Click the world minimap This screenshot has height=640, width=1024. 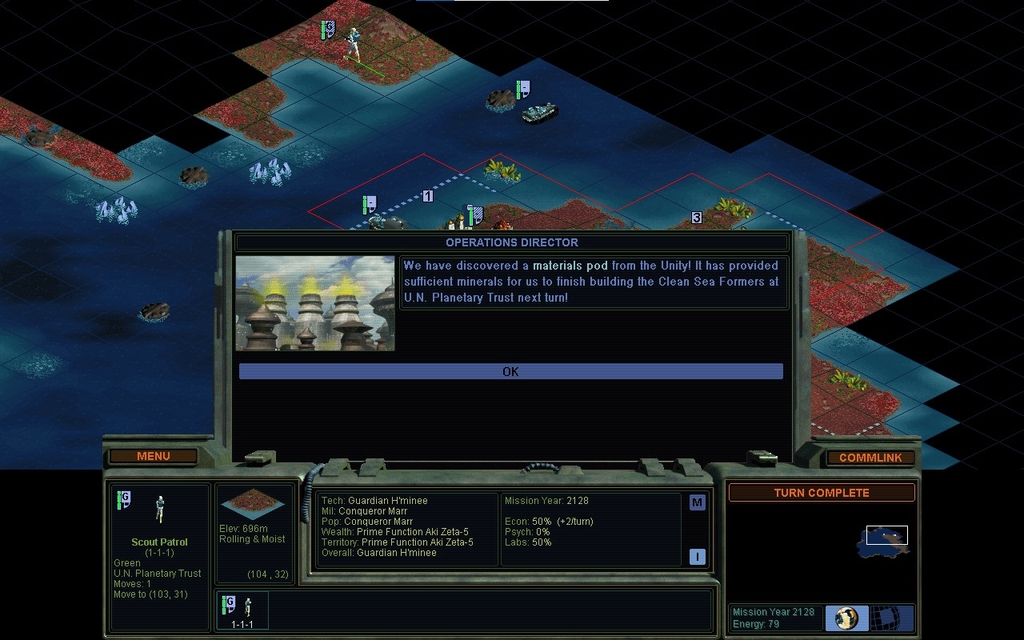882,538
